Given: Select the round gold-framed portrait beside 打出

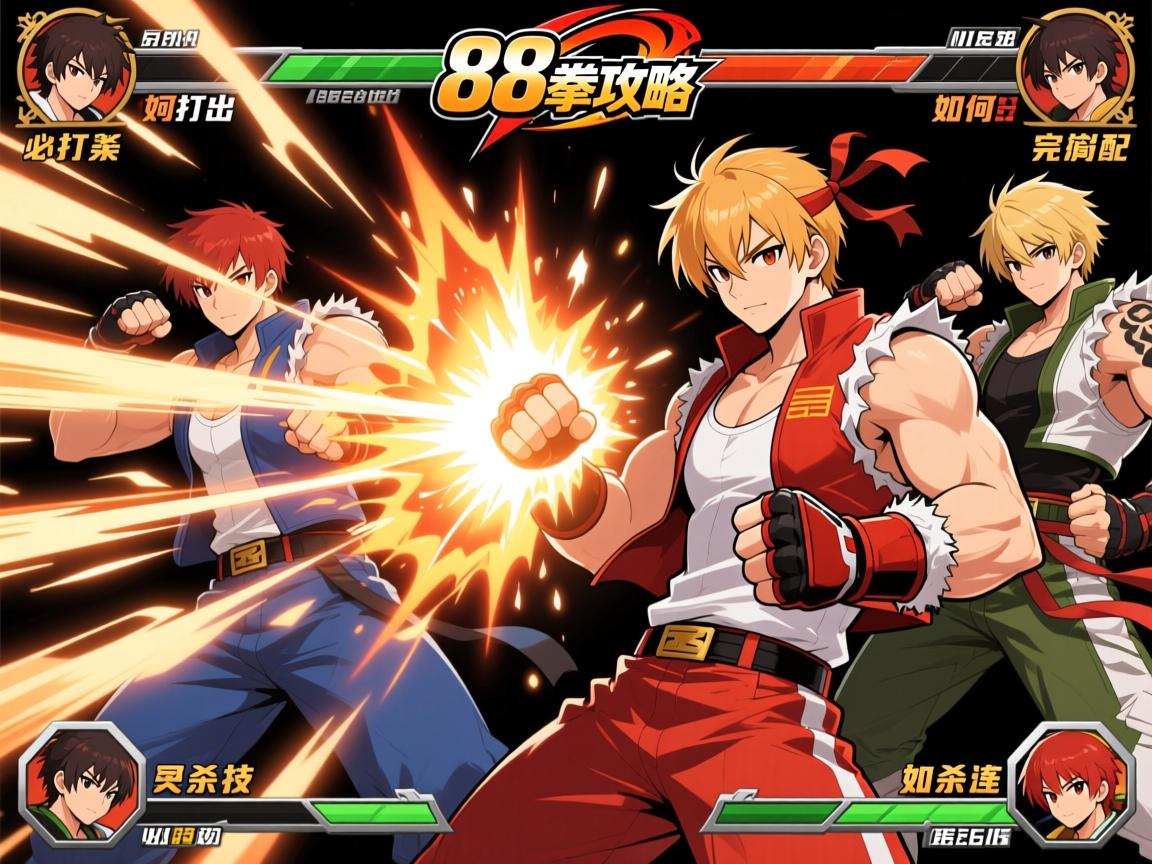Looking at the screenshot, I should point(77,67).
